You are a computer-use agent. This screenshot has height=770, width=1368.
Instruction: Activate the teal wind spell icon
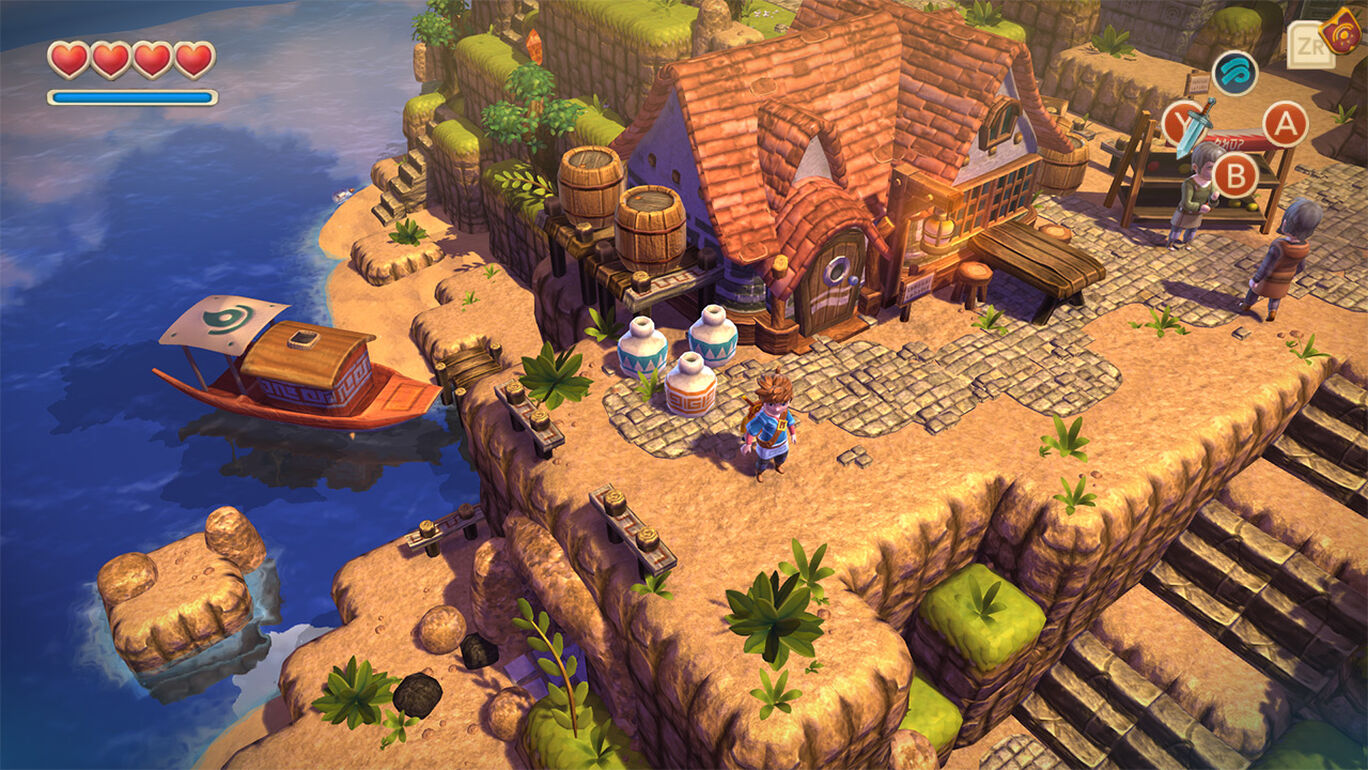(x=1235, y=73)
